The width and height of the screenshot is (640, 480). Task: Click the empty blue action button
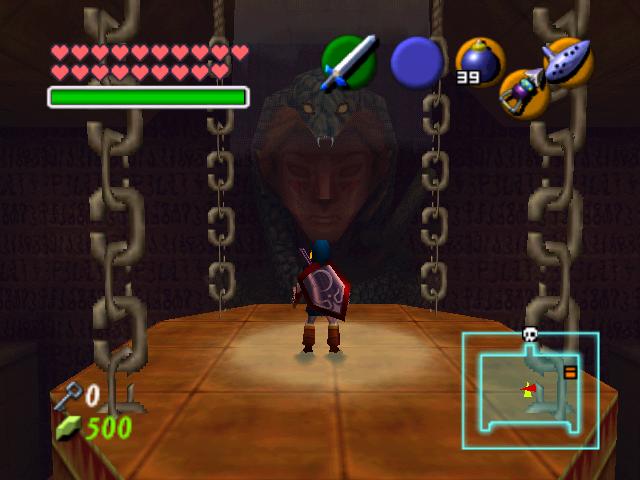point(416,63)
